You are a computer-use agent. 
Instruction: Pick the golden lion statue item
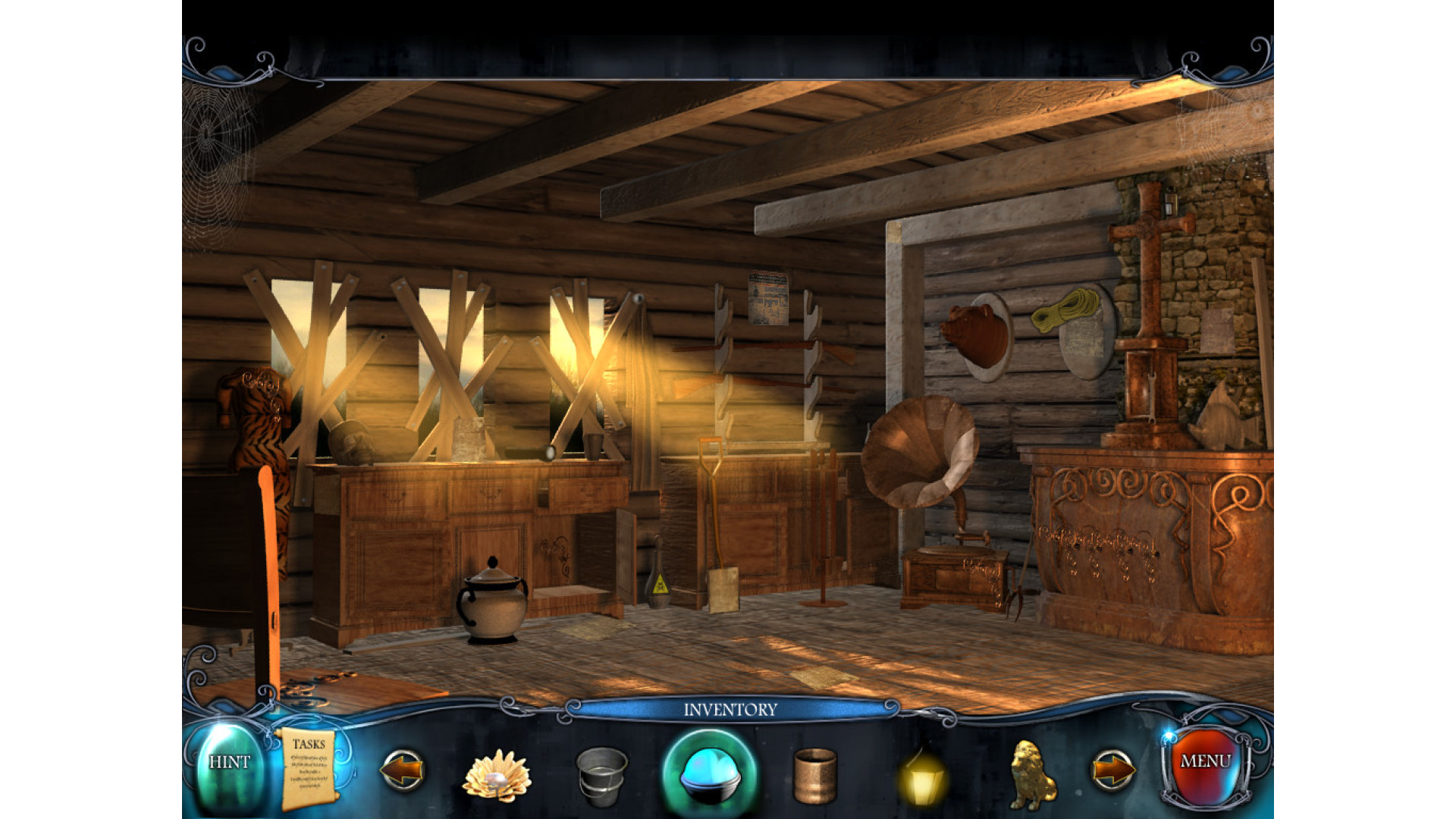(x=1033, y=774)
